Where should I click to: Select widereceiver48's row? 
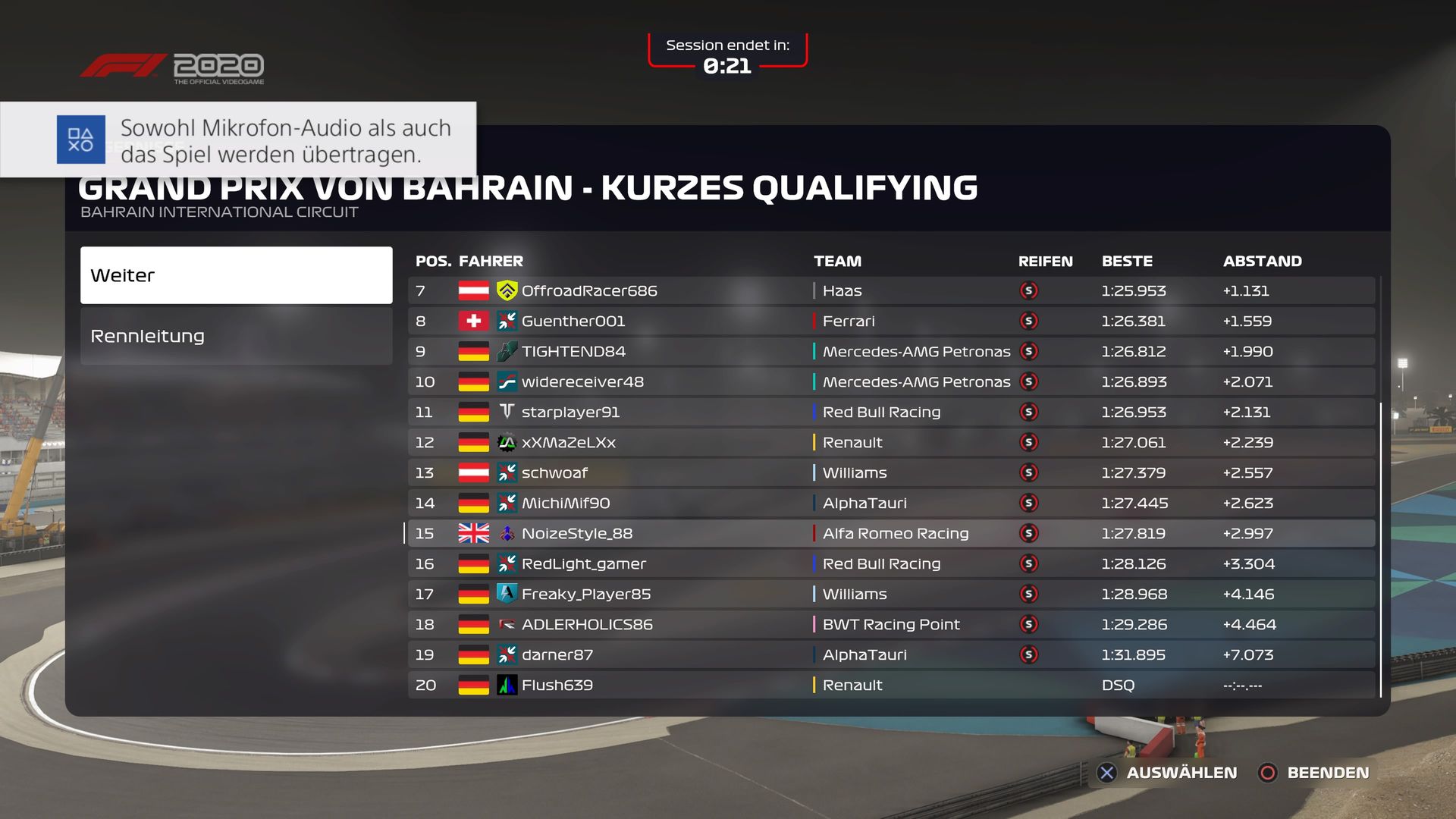[x=891, y=381]
